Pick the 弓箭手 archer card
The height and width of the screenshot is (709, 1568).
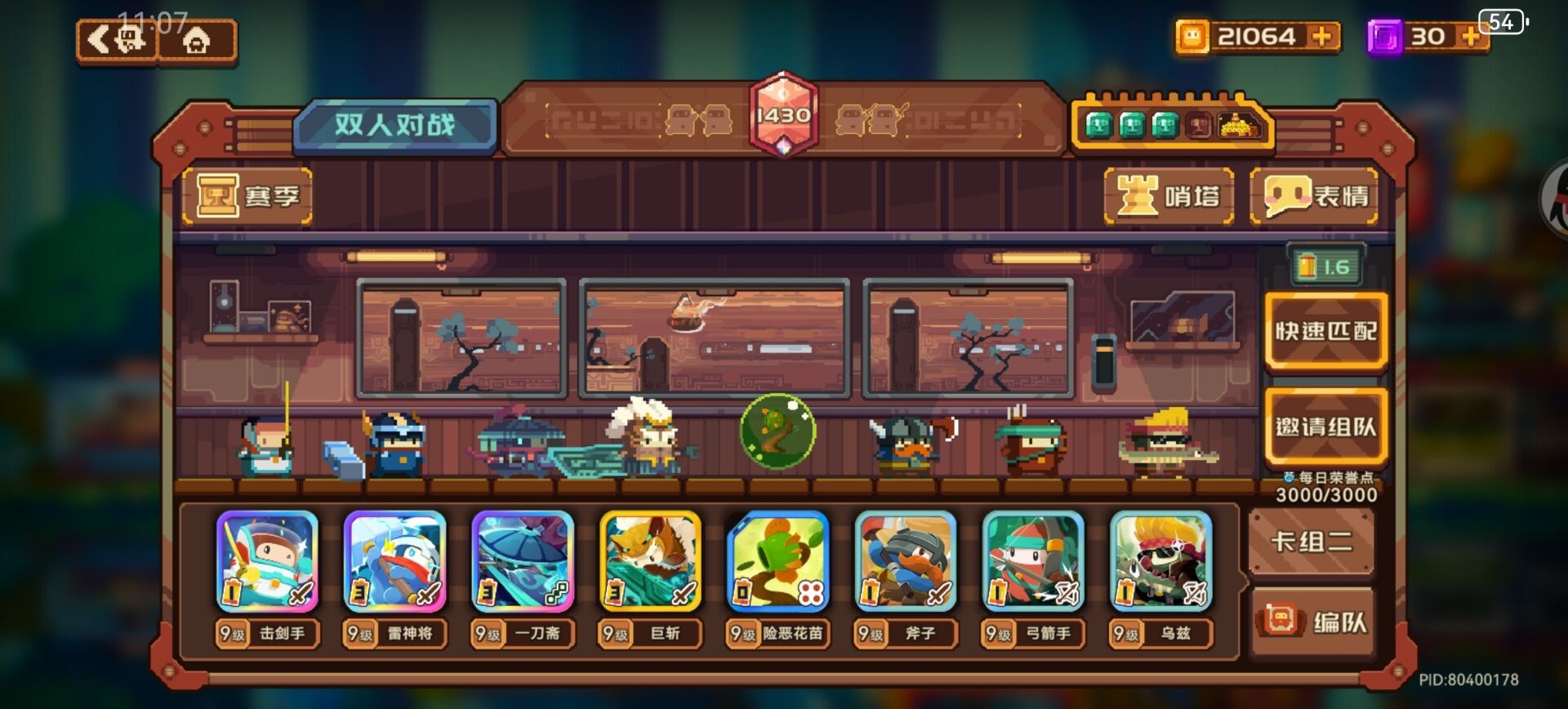point(1033,562)
